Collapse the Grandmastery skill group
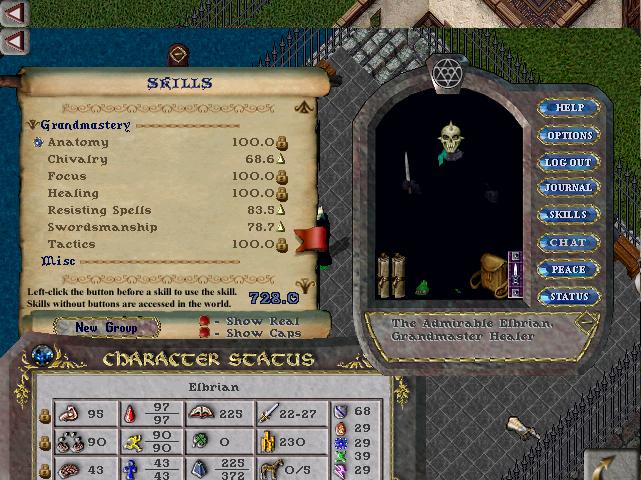Viewport: 641px width, 480px height. click(32, 125)
